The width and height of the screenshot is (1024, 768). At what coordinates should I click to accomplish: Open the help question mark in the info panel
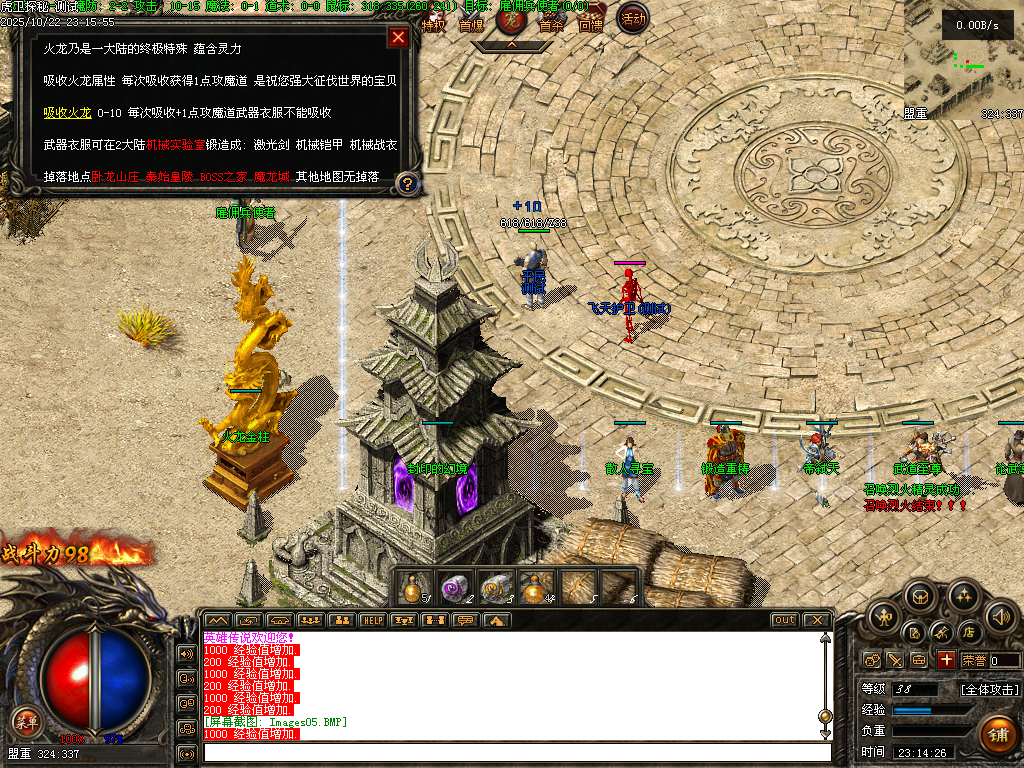[406, 183]
